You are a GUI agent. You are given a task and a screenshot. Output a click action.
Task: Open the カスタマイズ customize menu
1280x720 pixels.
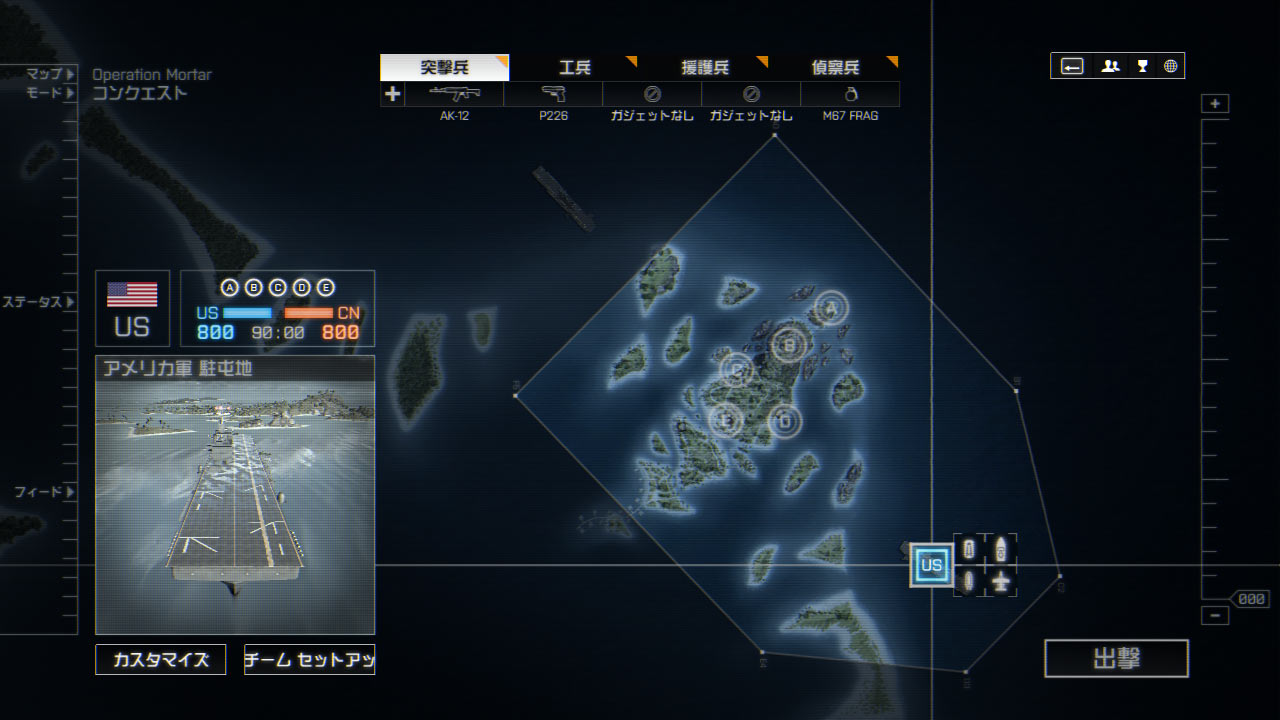(161, 660)
